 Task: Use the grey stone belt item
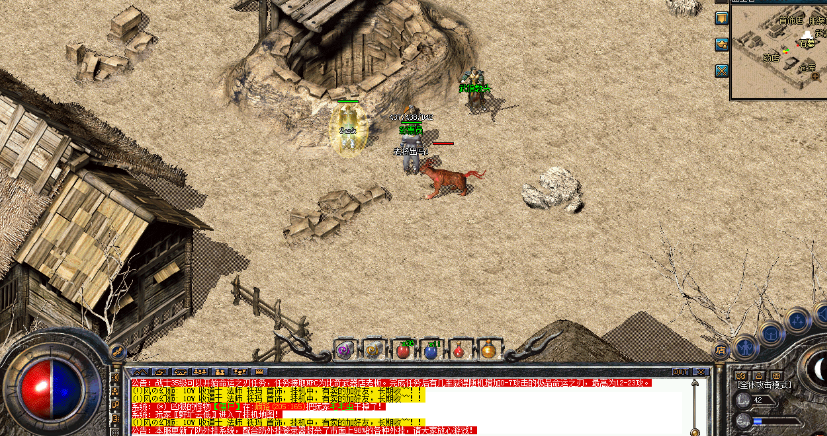374,349
